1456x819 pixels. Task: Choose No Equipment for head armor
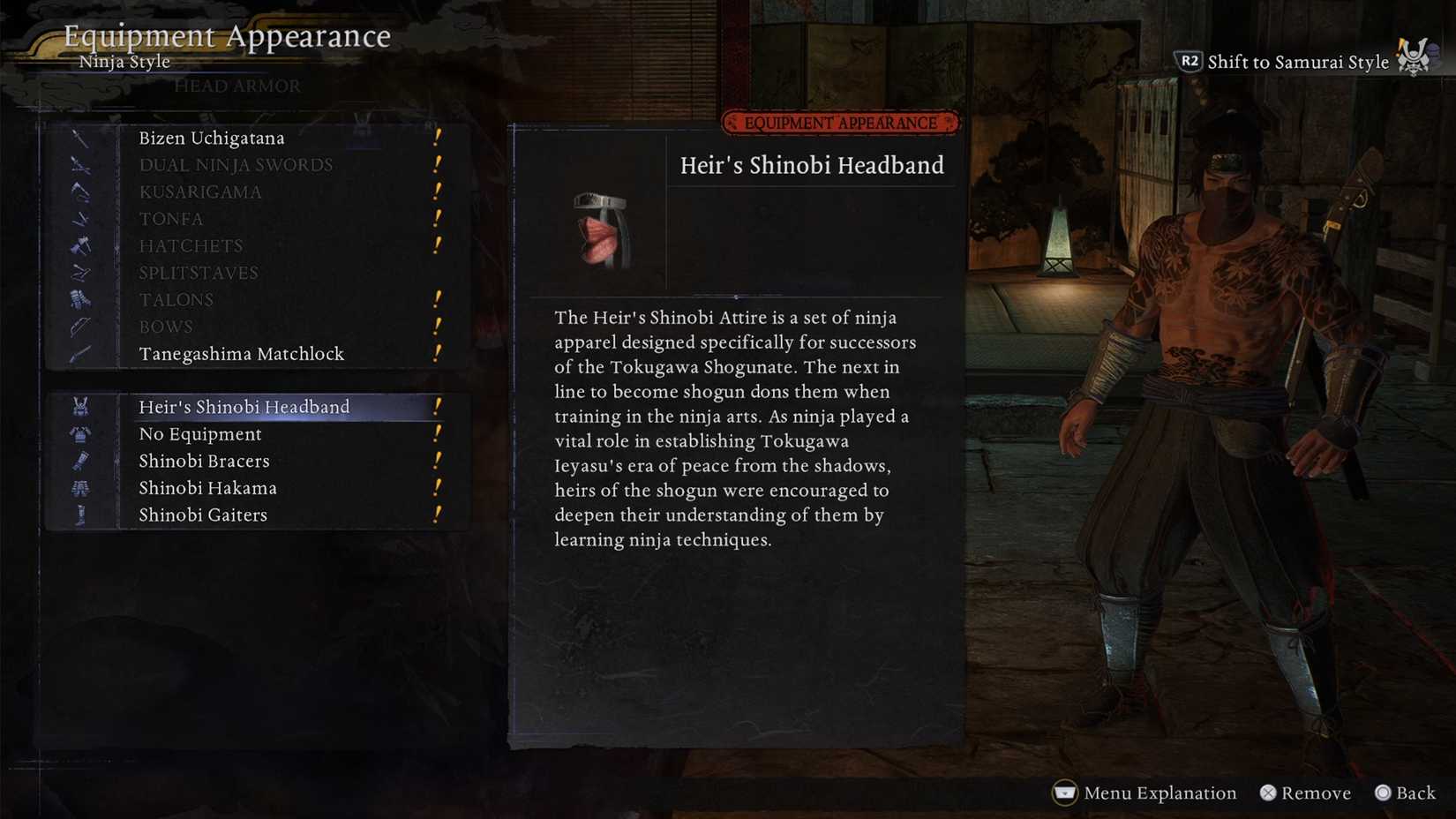199,433
